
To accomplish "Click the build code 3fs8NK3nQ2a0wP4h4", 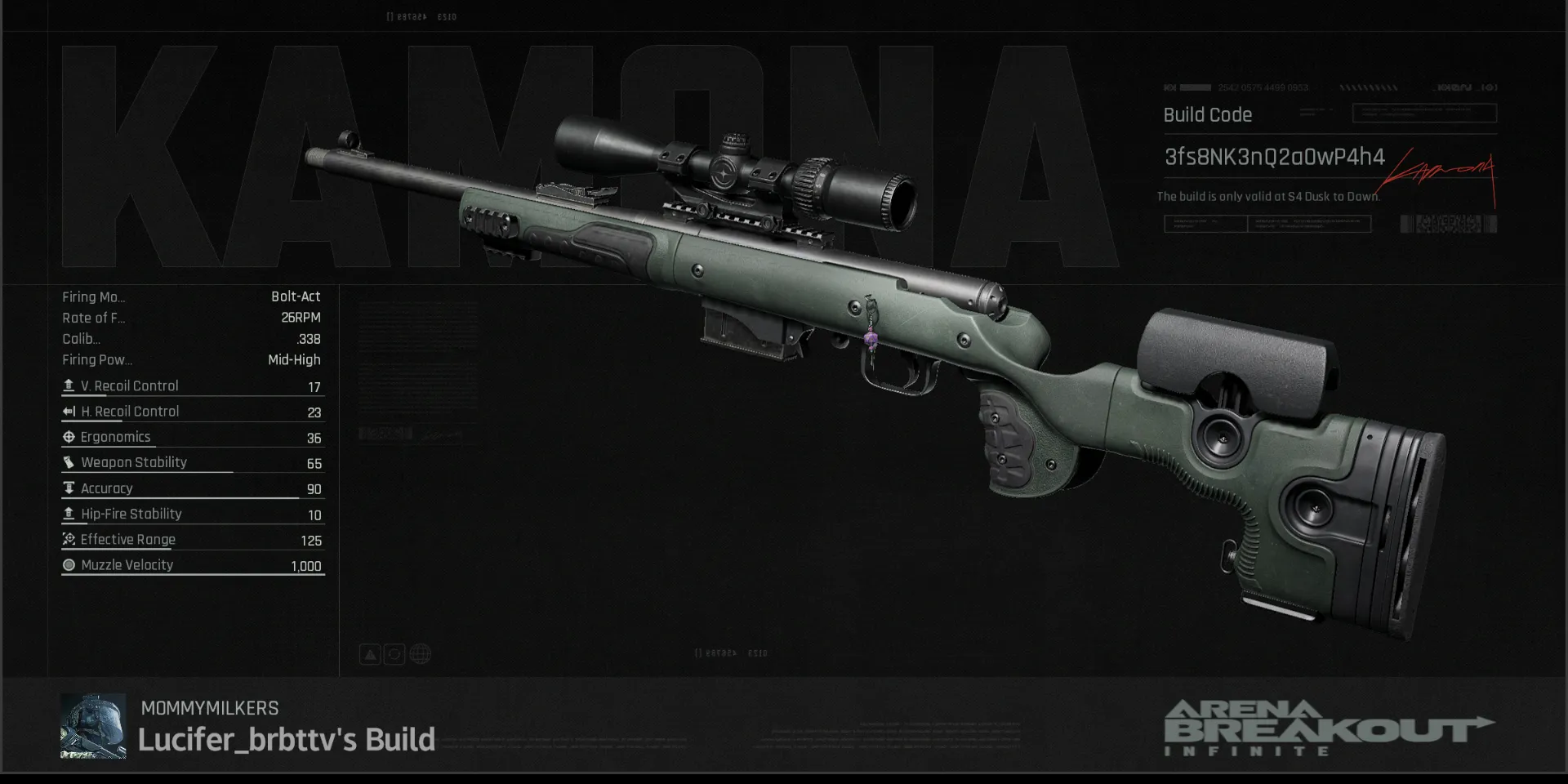I will tap(1274, 157).
